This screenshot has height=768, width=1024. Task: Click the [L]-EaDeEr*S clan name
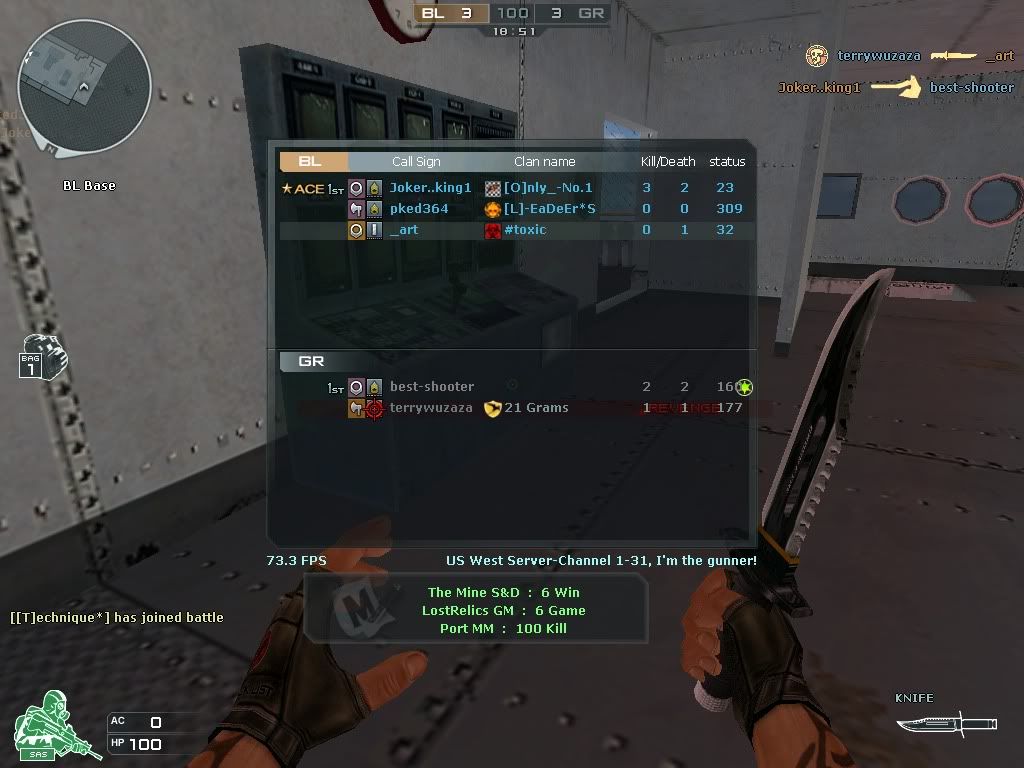coord(549,209)
